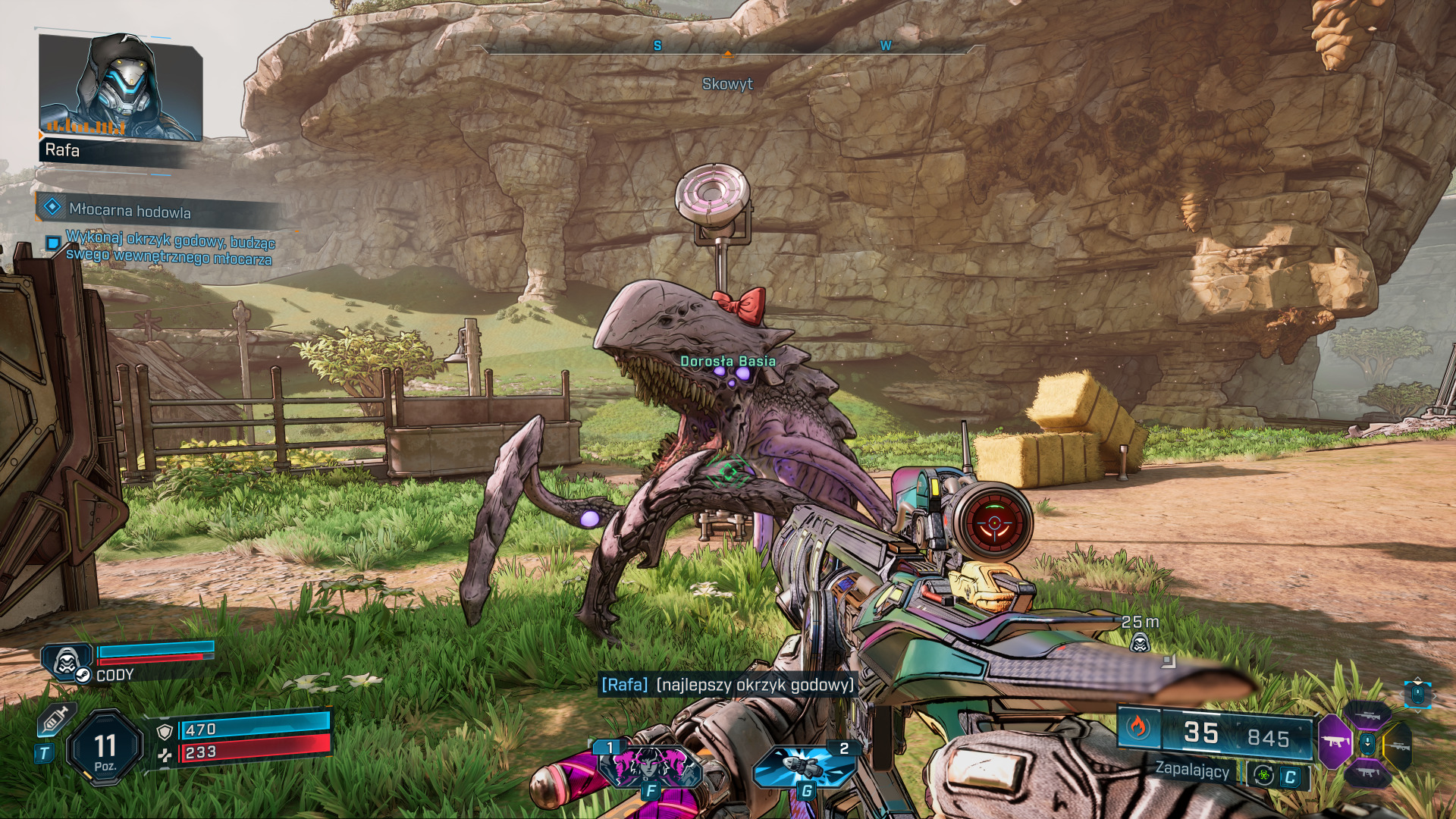
Task: Choose the top purple sniper rifle slot
Action: click(1367, 715)
